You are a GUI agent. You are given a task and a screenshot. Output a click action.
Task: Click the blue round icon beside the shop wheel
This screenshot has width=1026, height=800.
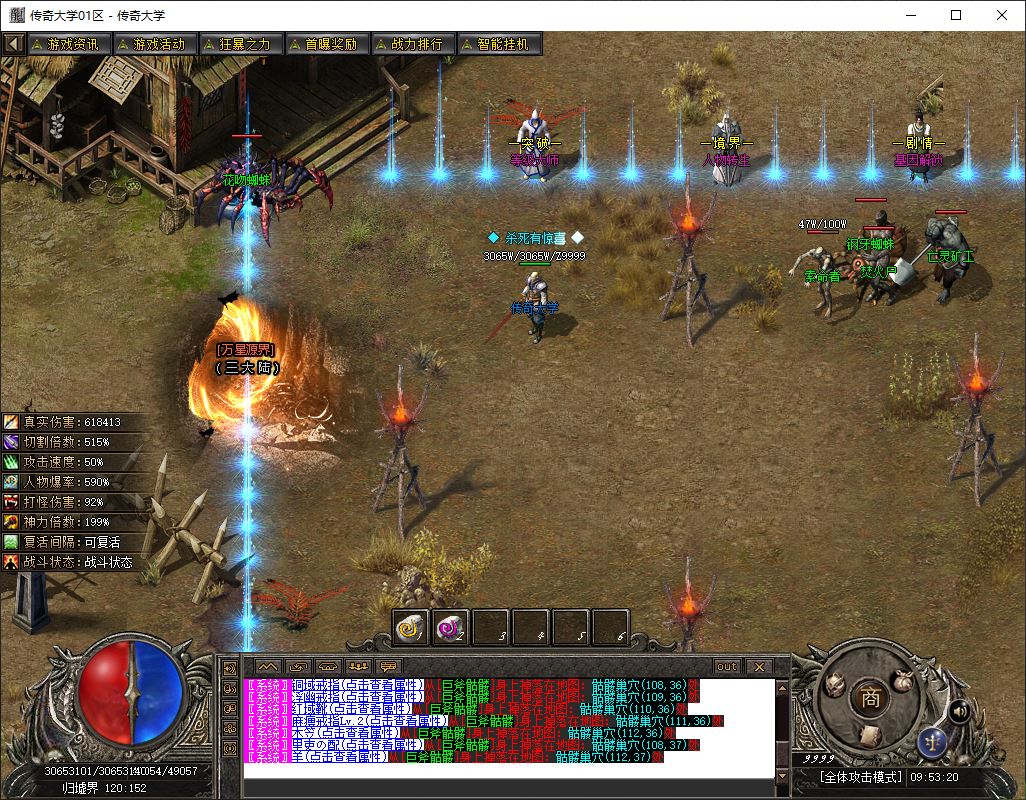[932, 743]
